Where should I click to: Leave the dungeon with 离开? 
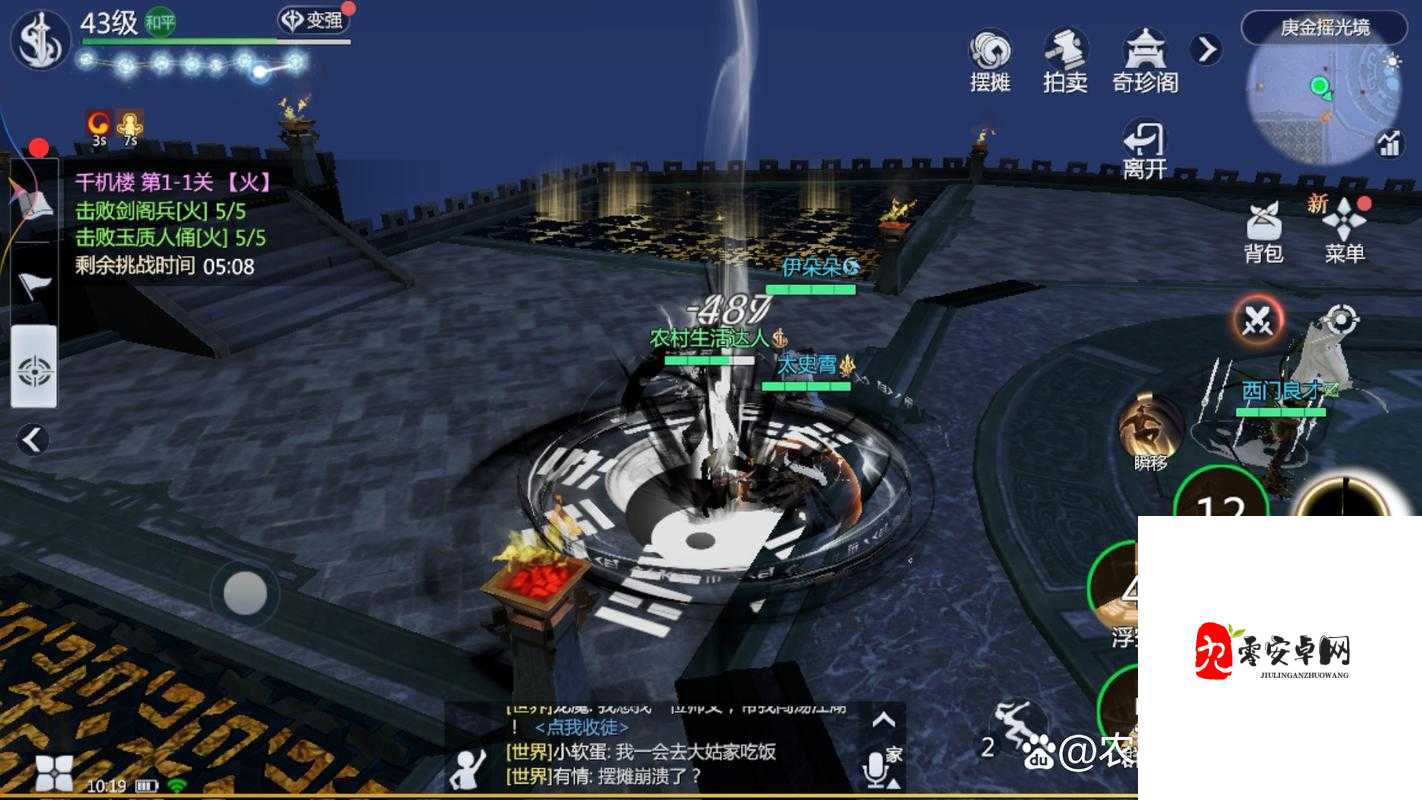tap(1145, 150)
